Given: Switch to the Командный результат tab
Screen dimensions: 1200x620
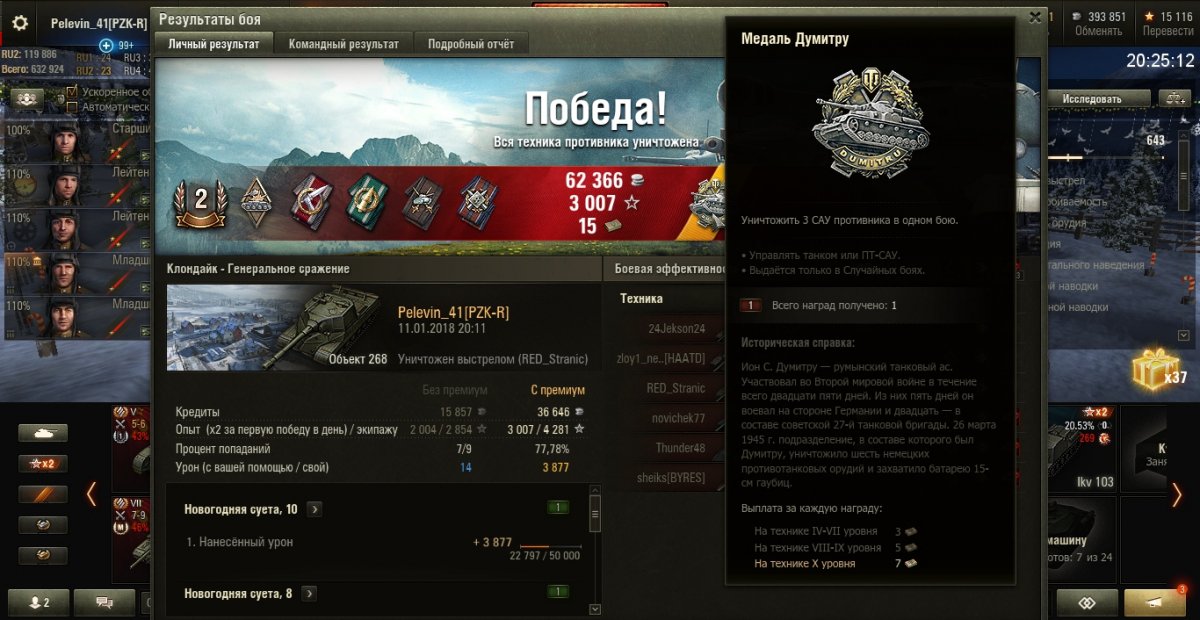Looking at the screenshot, I should click(x=343, y=44).
